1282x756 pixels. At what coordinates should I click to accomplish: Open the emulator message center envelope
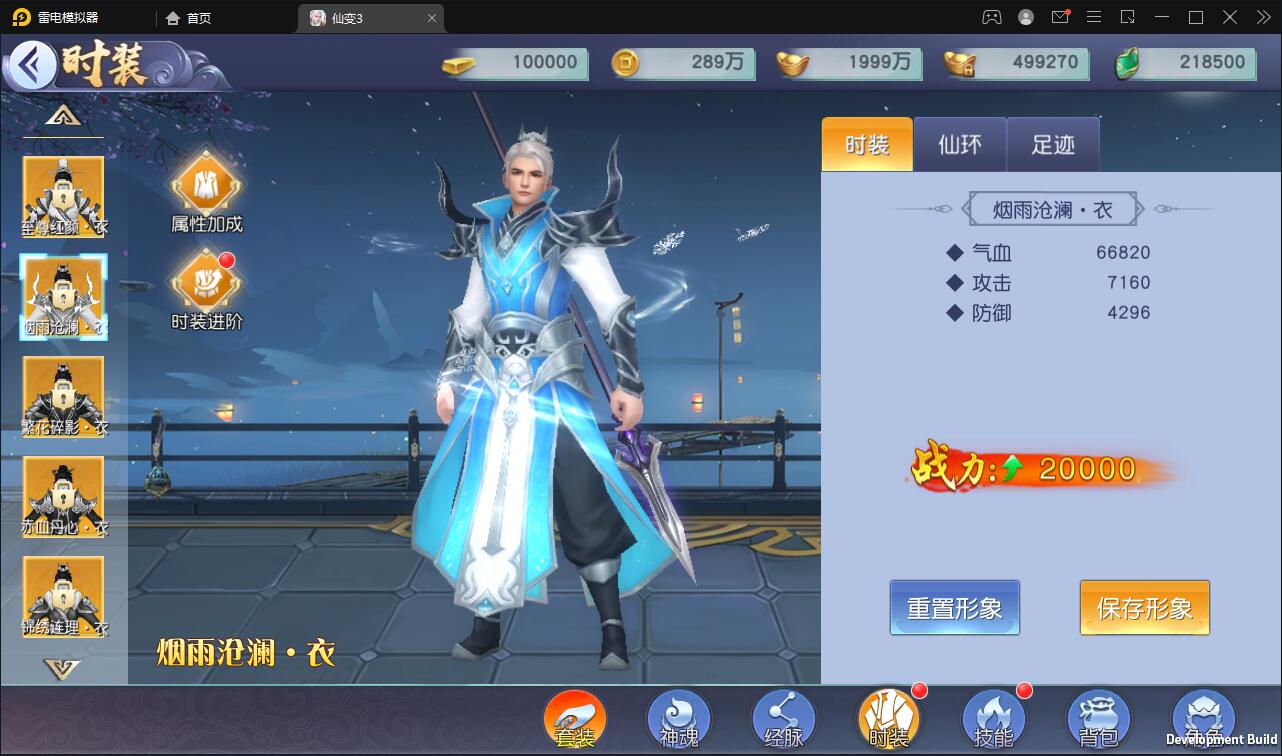(x=1060, y=17)
